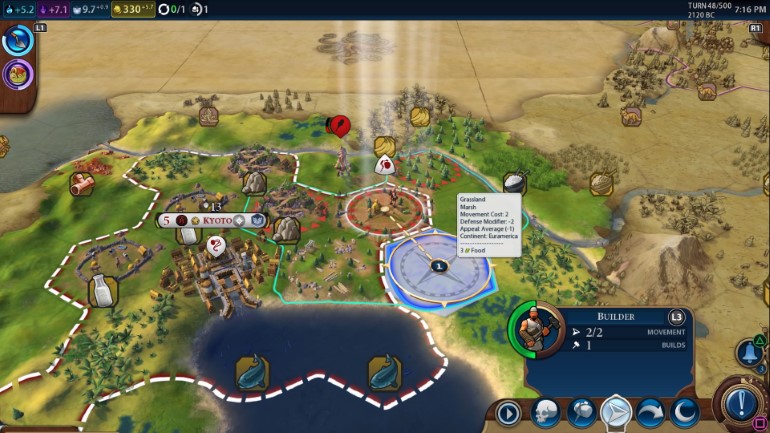The height and width of the screenshot is (433, 770).
Task: Click the gold treasury 330 display
Action: pos(134,9)
